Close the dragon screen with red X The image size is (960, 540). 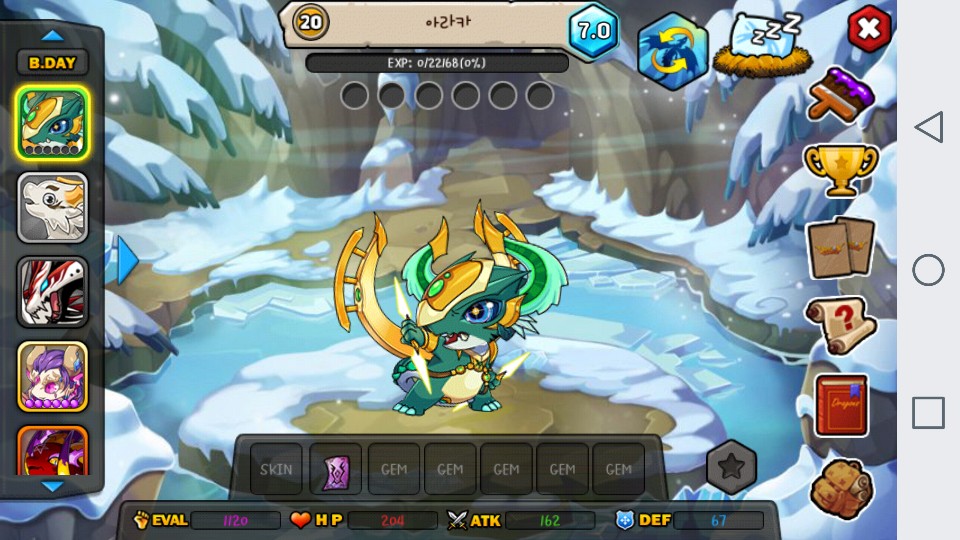[869, 30]
